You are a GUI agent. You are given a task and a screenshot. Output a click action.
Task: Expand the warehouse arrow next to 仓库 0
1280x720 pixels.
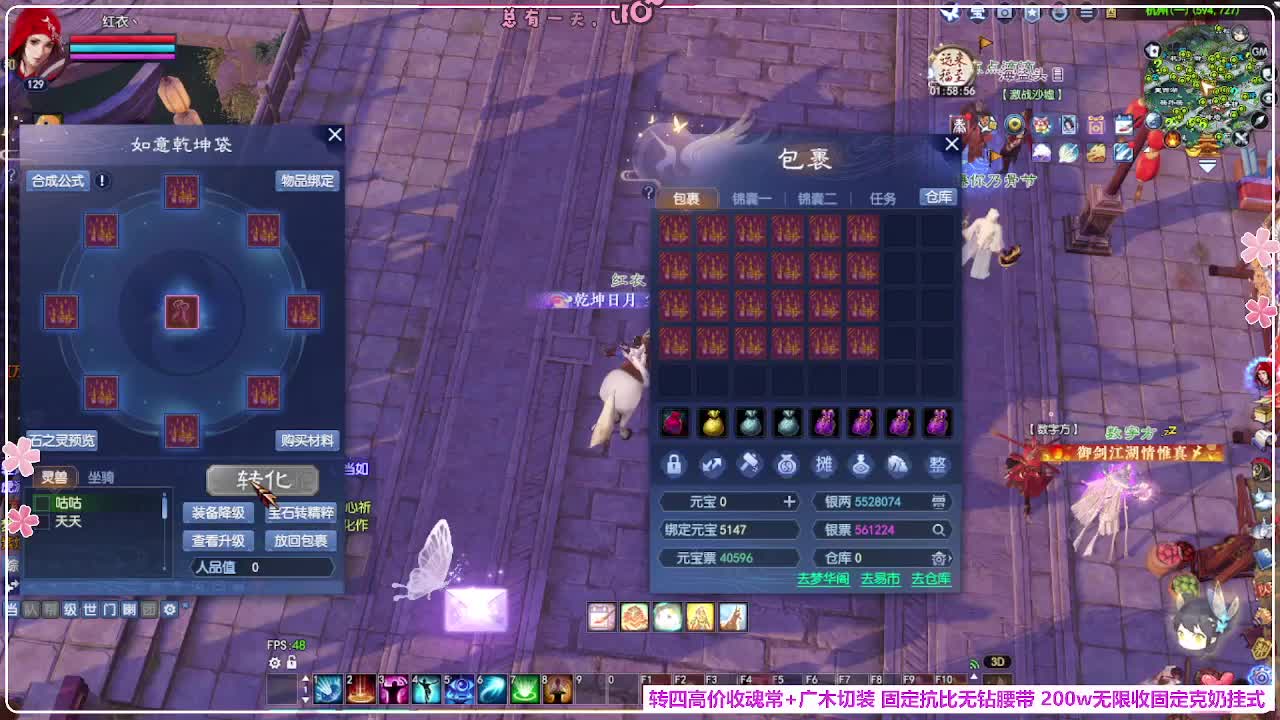click(x=952, y=558)
